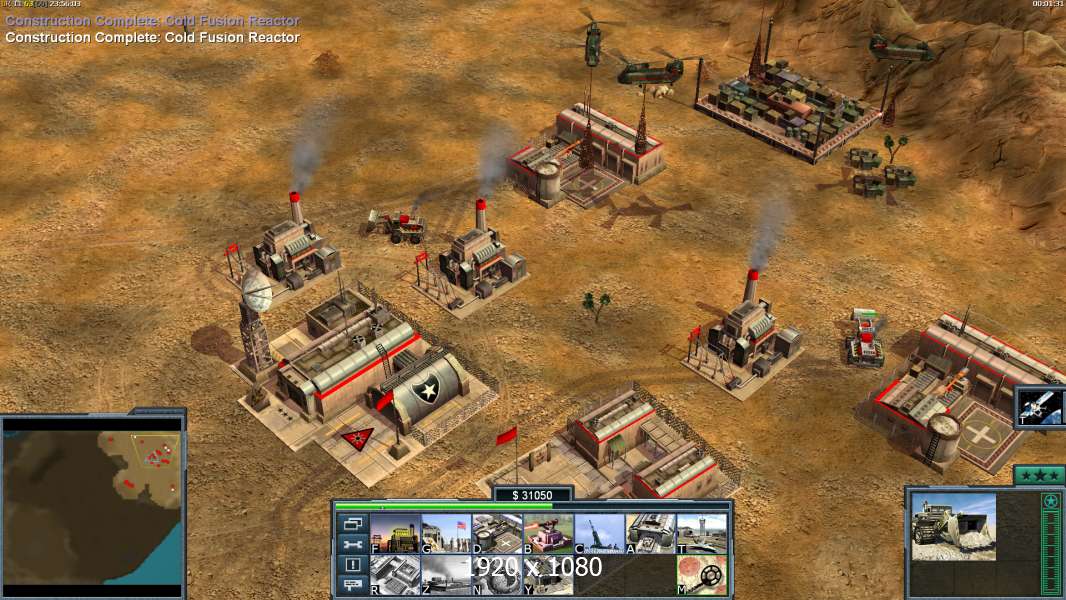Click the overlapping screens button

353,524
